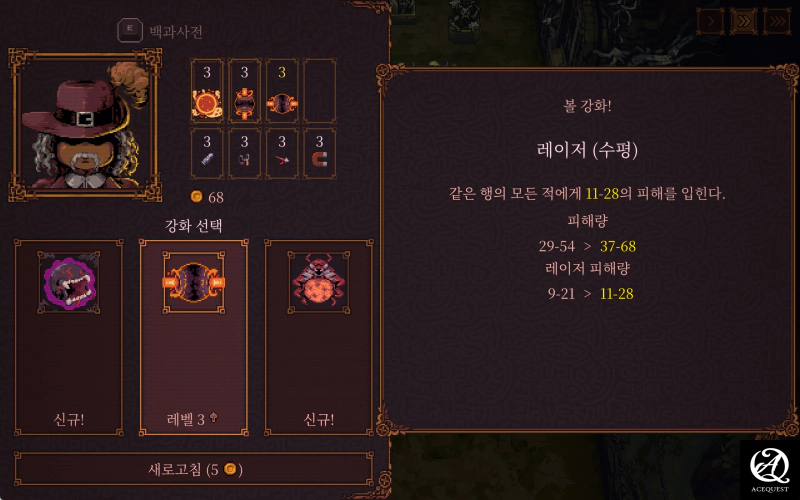The height and width of the screenshot is (500, 800).
Task: Set game speed to double arrow
Action: pos(743,20)
